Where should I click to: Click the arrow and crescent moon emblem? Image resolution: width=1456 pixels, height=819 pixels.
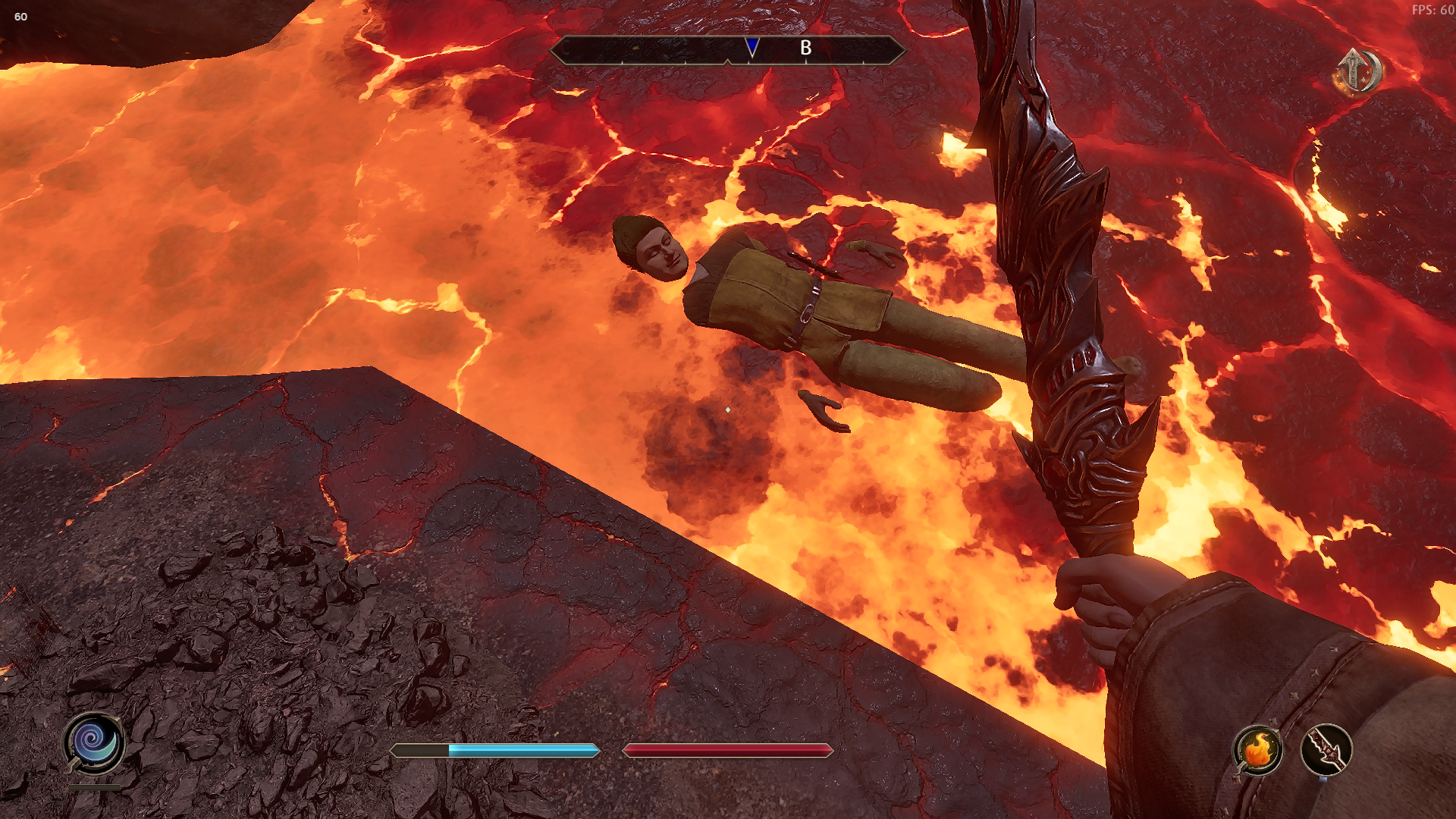point(1357,72)
